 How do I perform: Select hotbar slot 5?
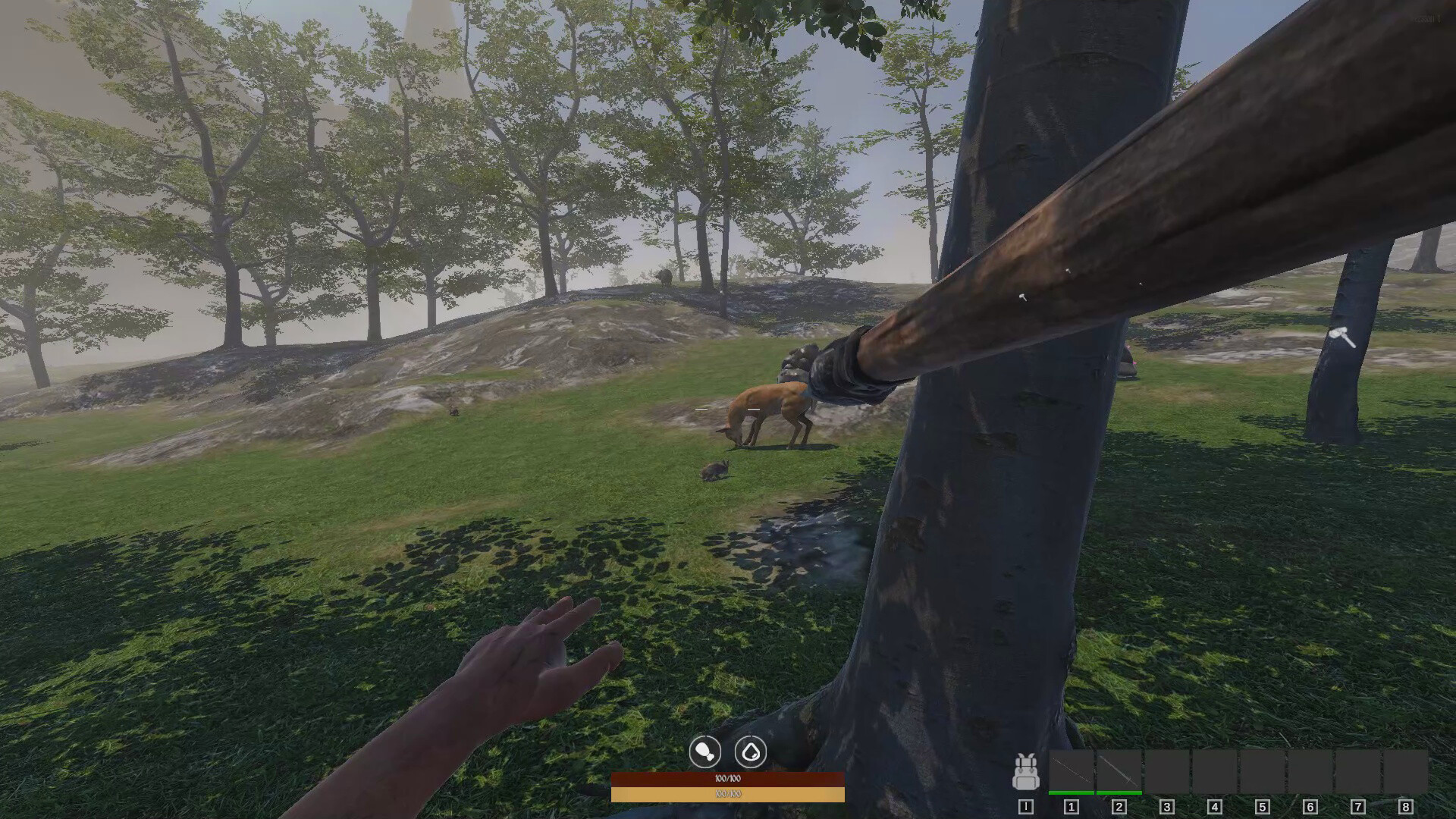coord(1263,772)
